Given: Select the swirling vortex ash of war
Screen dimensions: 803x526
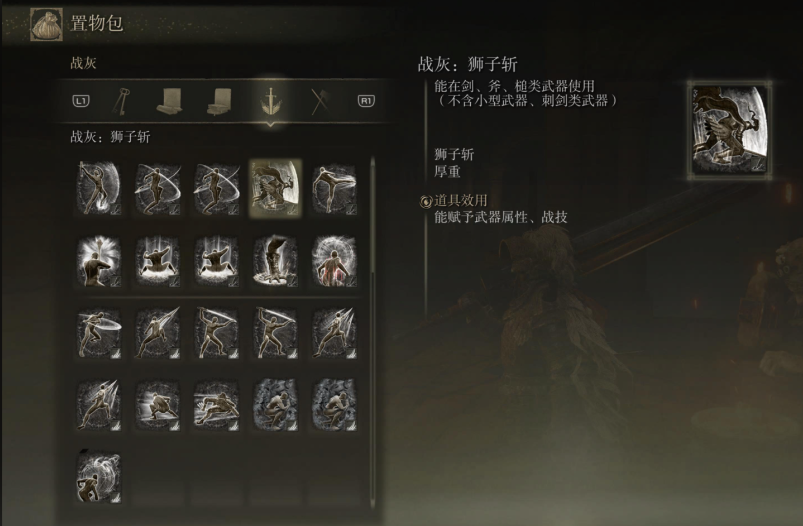Looking at the screenshot, I should 99,477.
